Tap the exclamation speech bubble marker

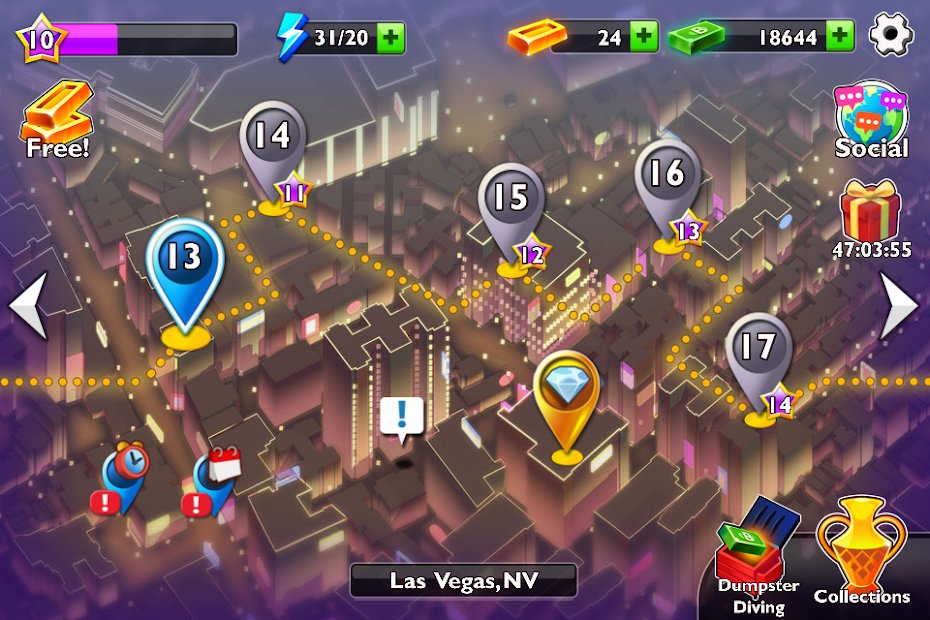(x=403, y=416)
